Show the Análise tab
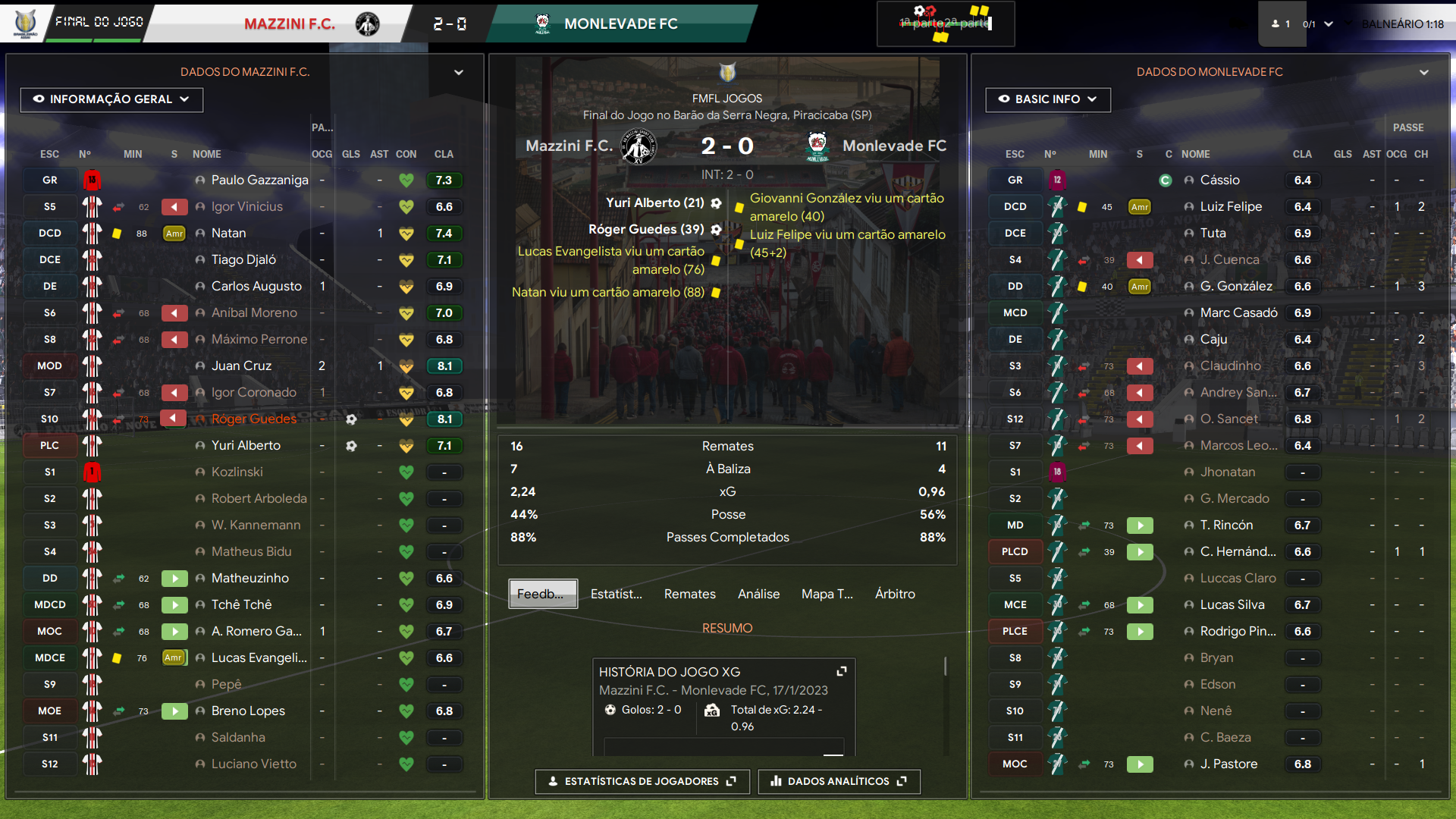Viewport: 1456px width, 819px height. tap(758, 594)
